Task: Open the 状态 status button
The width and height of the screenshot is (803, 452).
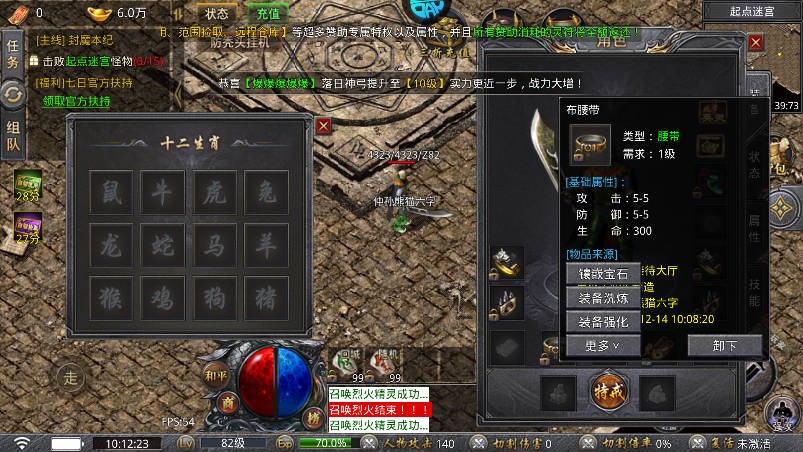Action: click(x=217, y=14)
